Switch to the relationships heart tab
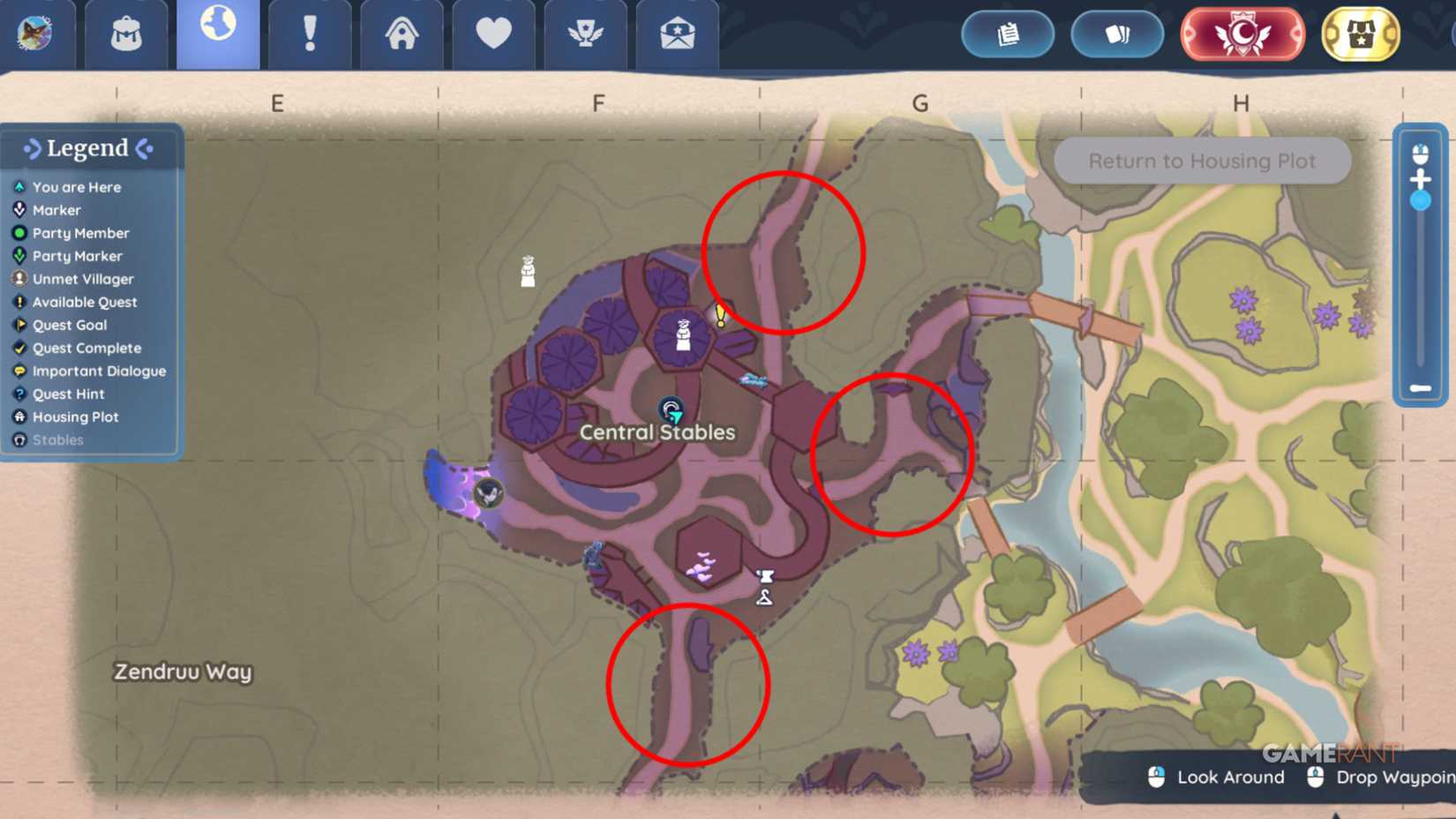This screenshot has width=1456, height=819. pos(493,32)
